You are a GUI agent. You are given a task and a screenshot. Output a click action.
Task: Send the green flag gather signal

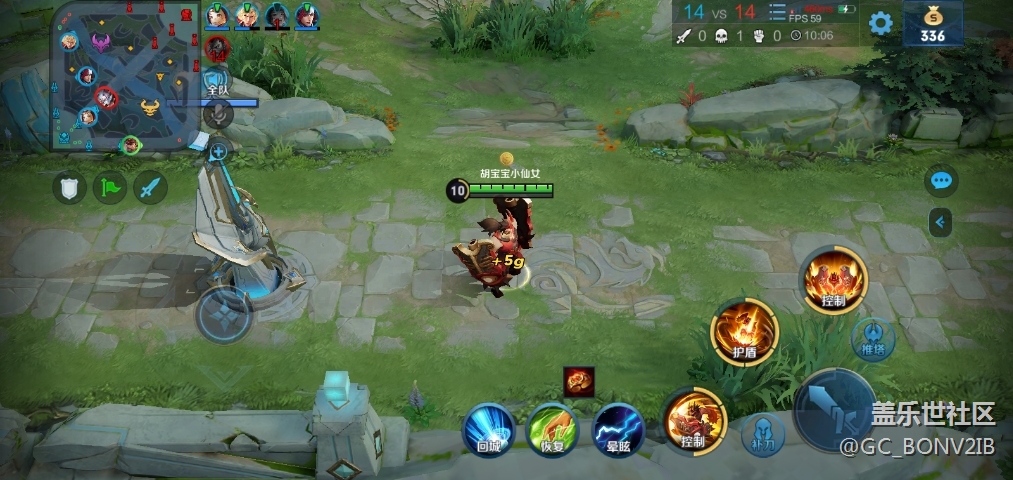click(110, 187)
